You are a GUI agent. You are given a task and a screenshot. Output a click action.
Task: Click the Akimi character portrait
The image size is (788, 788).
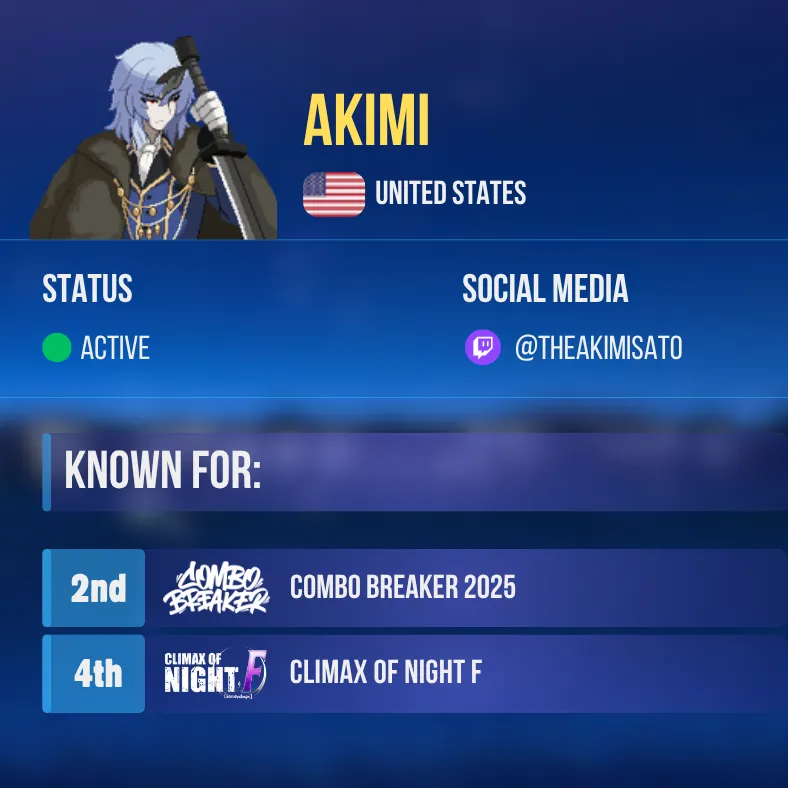tap(154, 138)
